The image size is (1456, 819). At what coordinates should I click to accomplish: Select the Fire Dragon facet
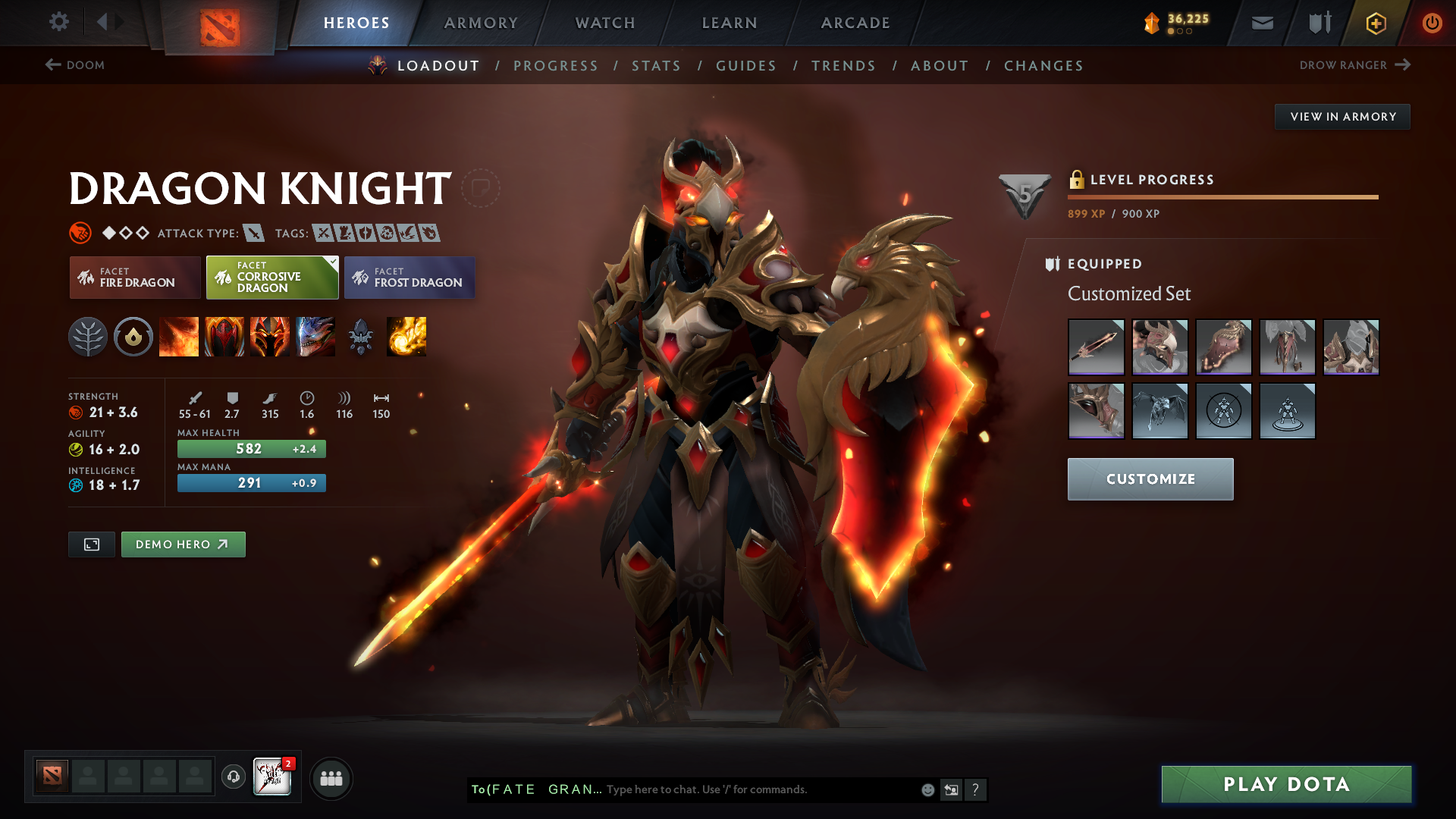[134, 278]
